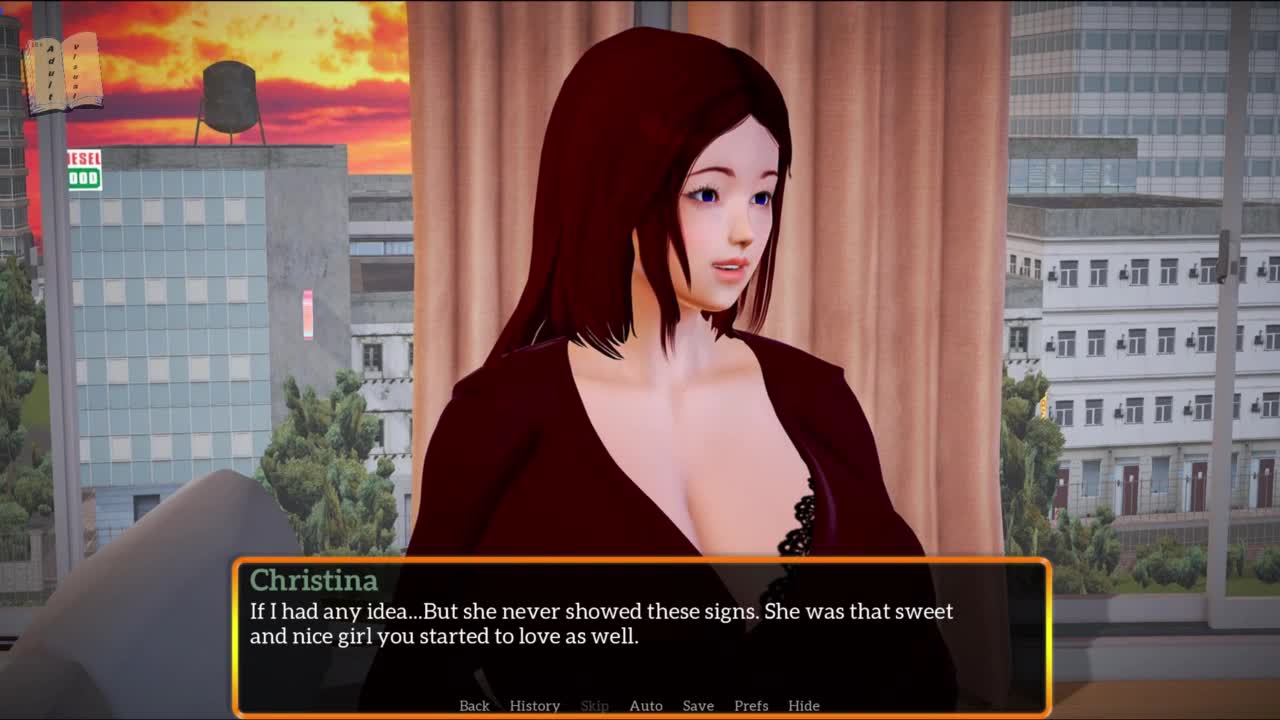Open the Save game screen
Screen dimensions: 1280x720
click(698, 705)
